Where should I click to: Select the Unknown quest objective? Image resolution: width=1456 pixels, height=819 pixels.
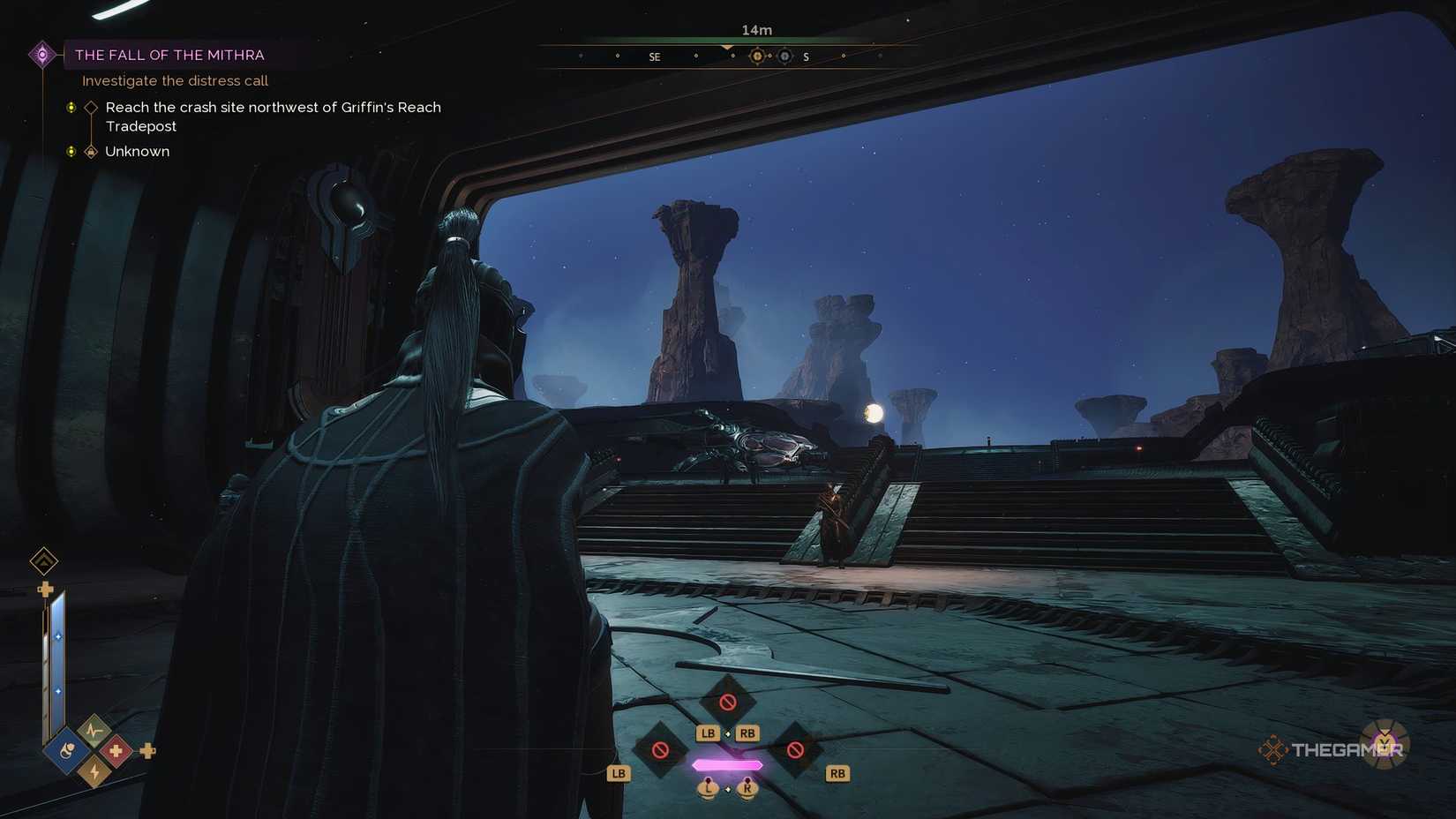pos(137,152)
